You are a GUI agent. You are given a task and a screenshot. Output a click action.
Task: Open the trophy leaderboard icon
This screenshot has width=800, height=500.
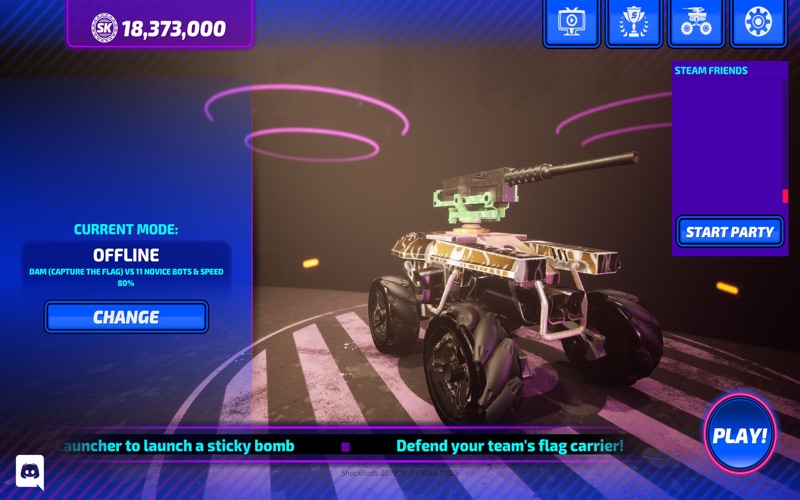coord(633,22)
